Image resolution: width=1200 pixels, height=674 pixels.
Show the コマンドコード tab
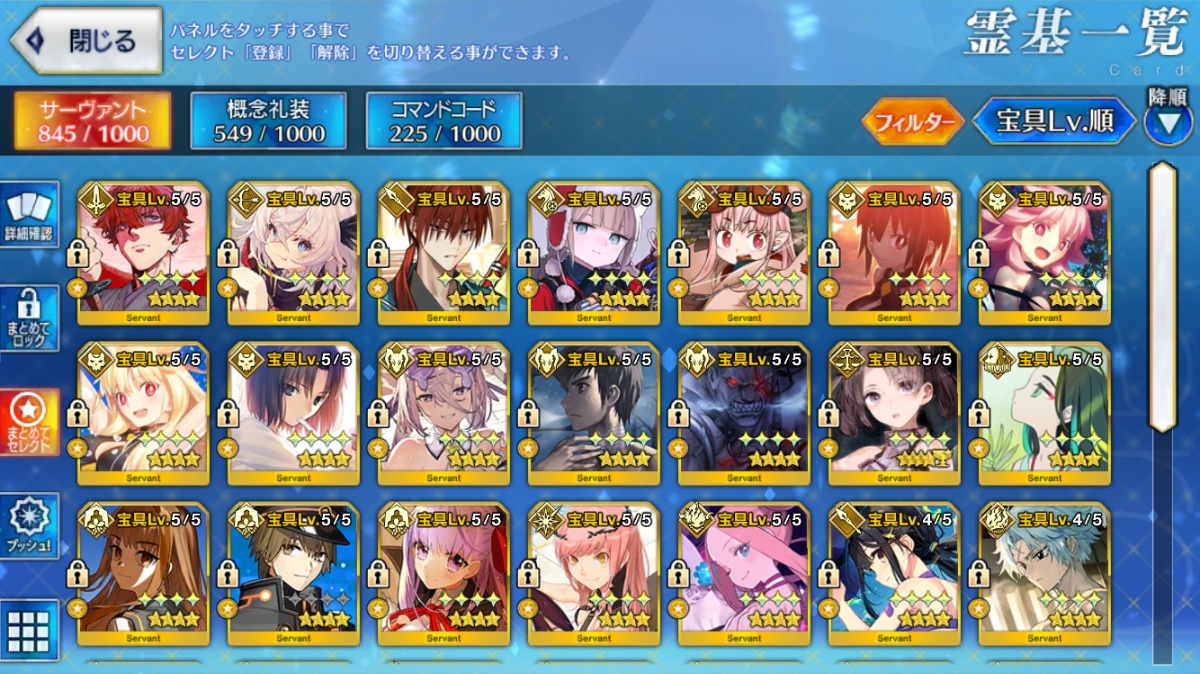(x=444, y=122)
